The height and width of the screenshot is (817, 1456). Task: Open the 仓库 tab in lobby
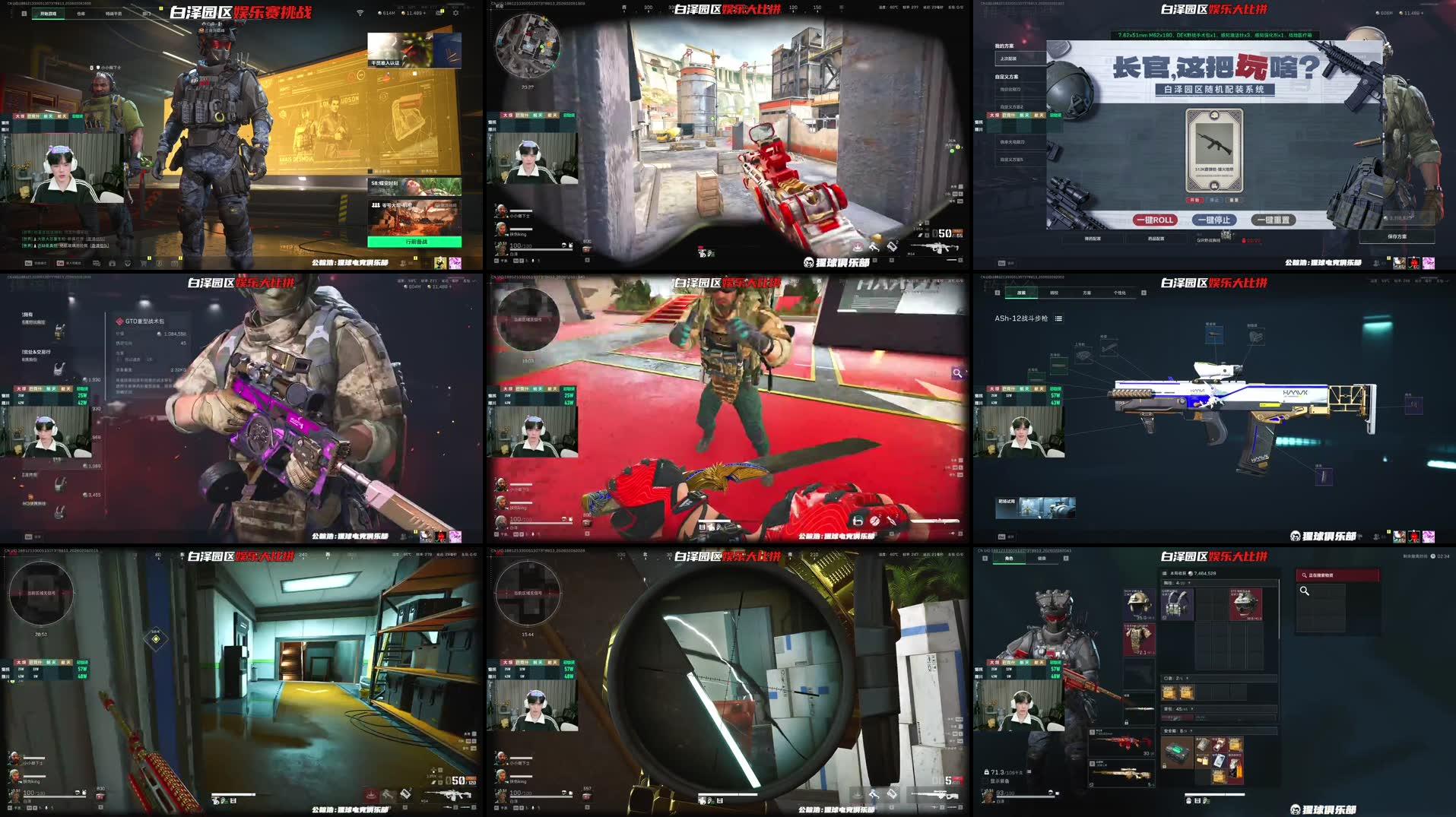(81, 14)
